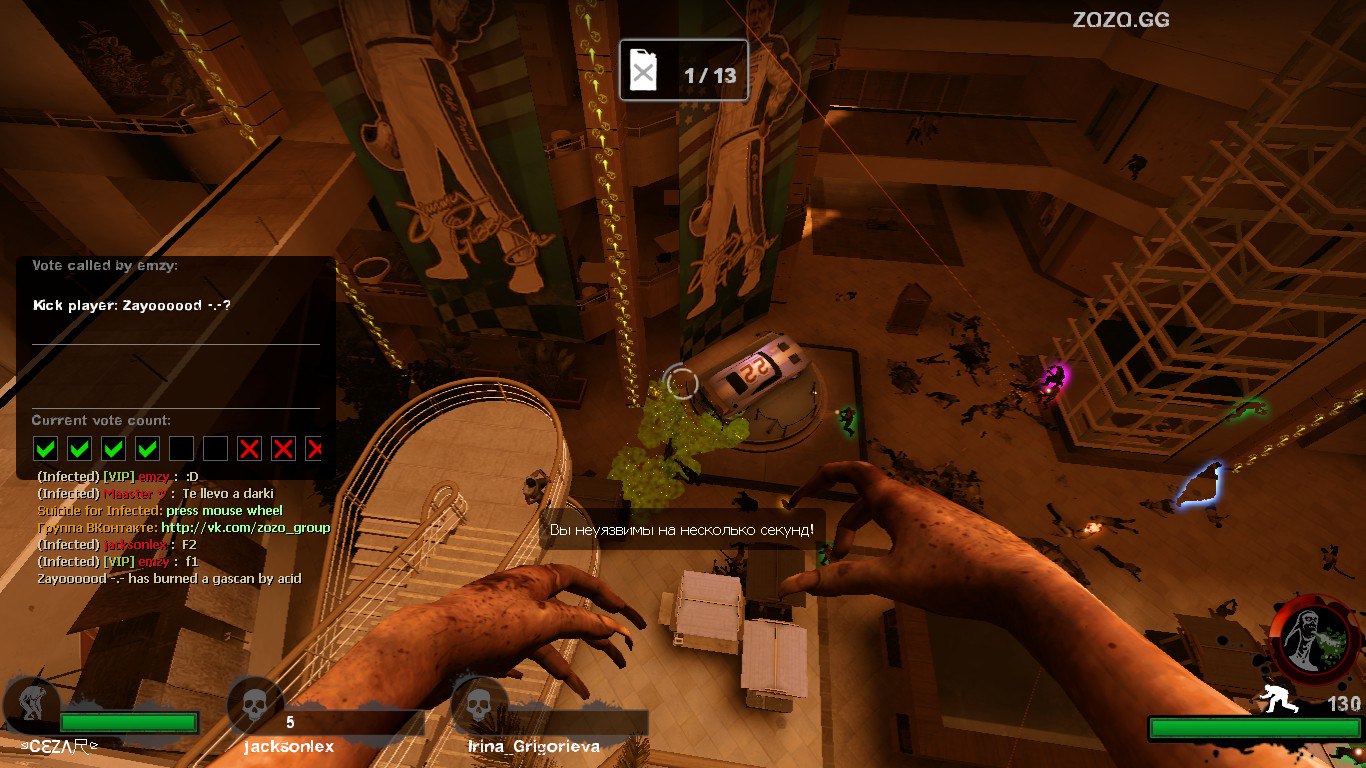Click the first teammate's infected portrait
The image size is (1366, 768).
point(27,704)
